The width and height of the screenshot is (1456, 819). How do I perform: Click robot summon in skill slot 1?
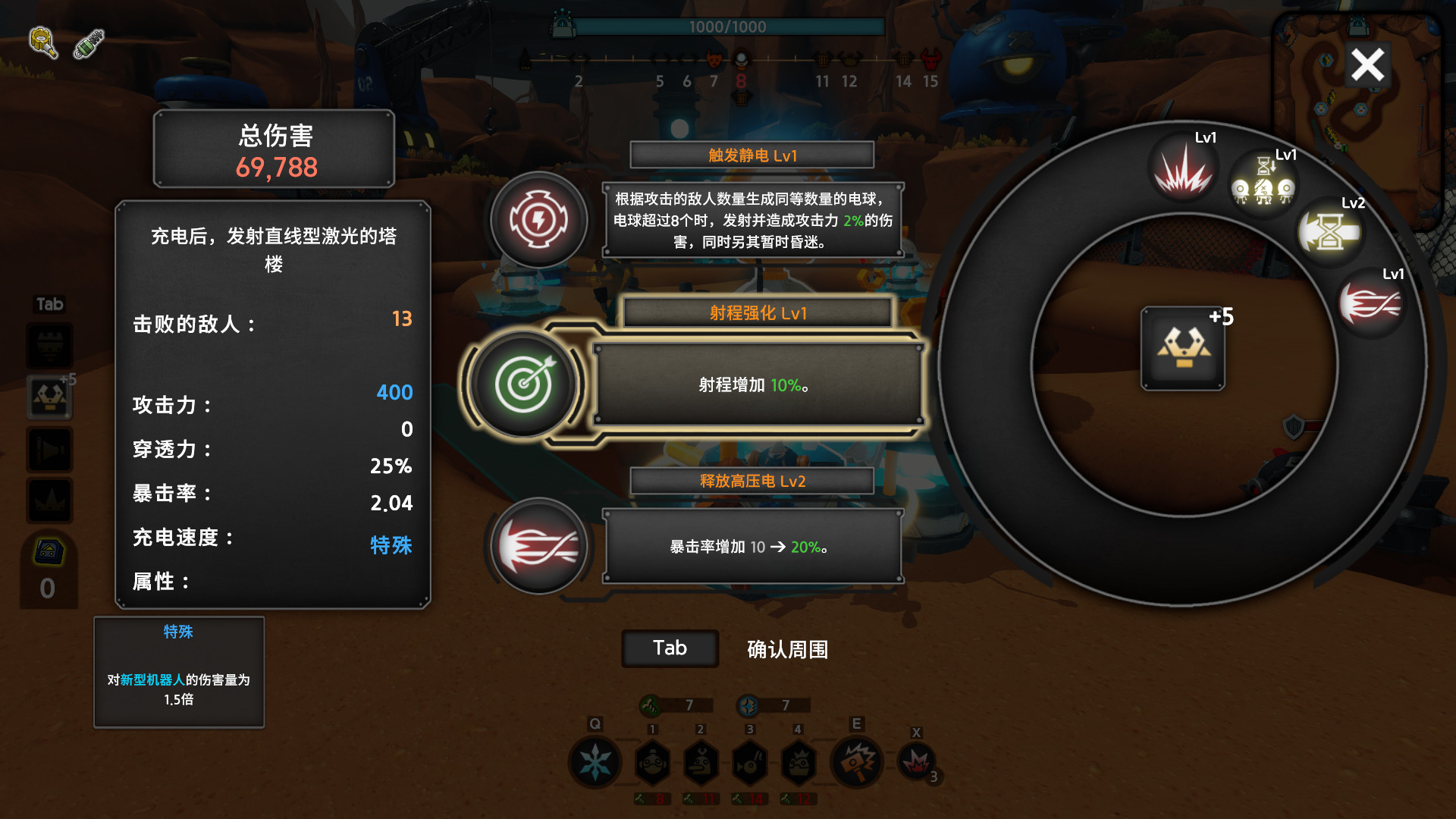click(653, 762)
